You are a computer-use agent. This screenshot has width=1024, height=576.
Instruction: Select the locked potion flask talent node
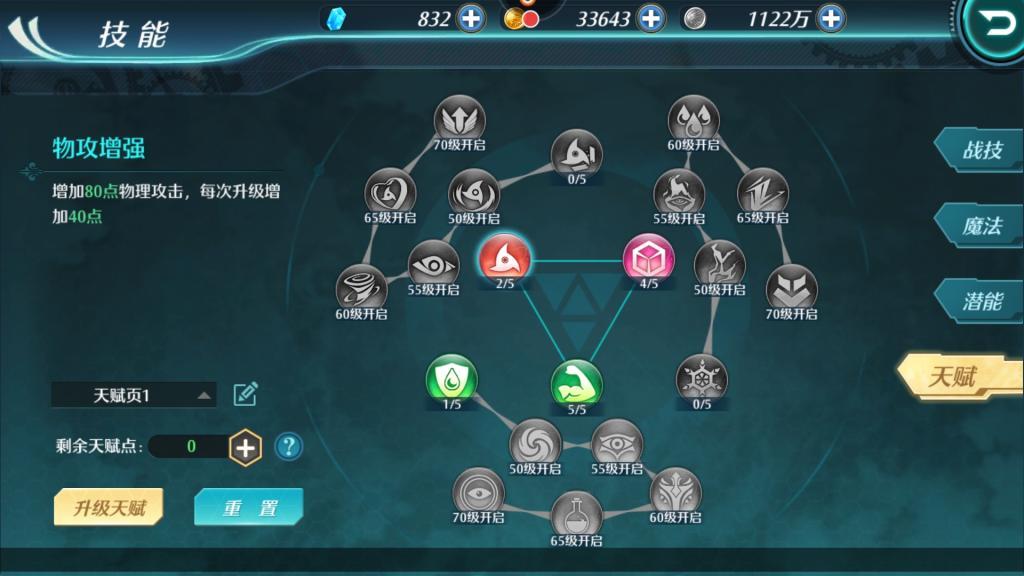tap(576, 514)
